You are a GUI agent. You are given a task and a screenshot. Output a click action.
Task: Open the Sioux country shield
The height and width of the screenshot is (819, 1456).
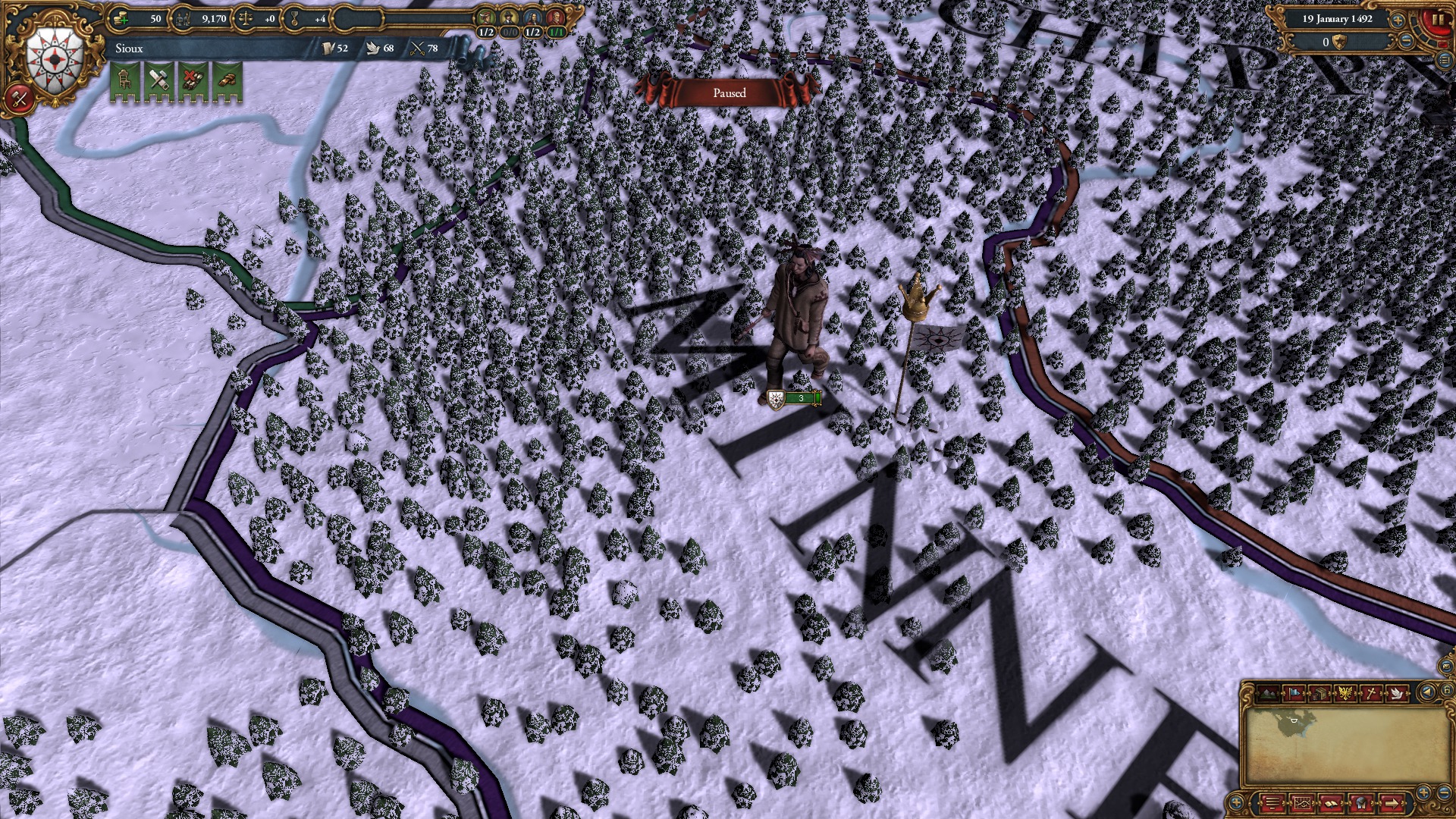click(x=53, y=55)
